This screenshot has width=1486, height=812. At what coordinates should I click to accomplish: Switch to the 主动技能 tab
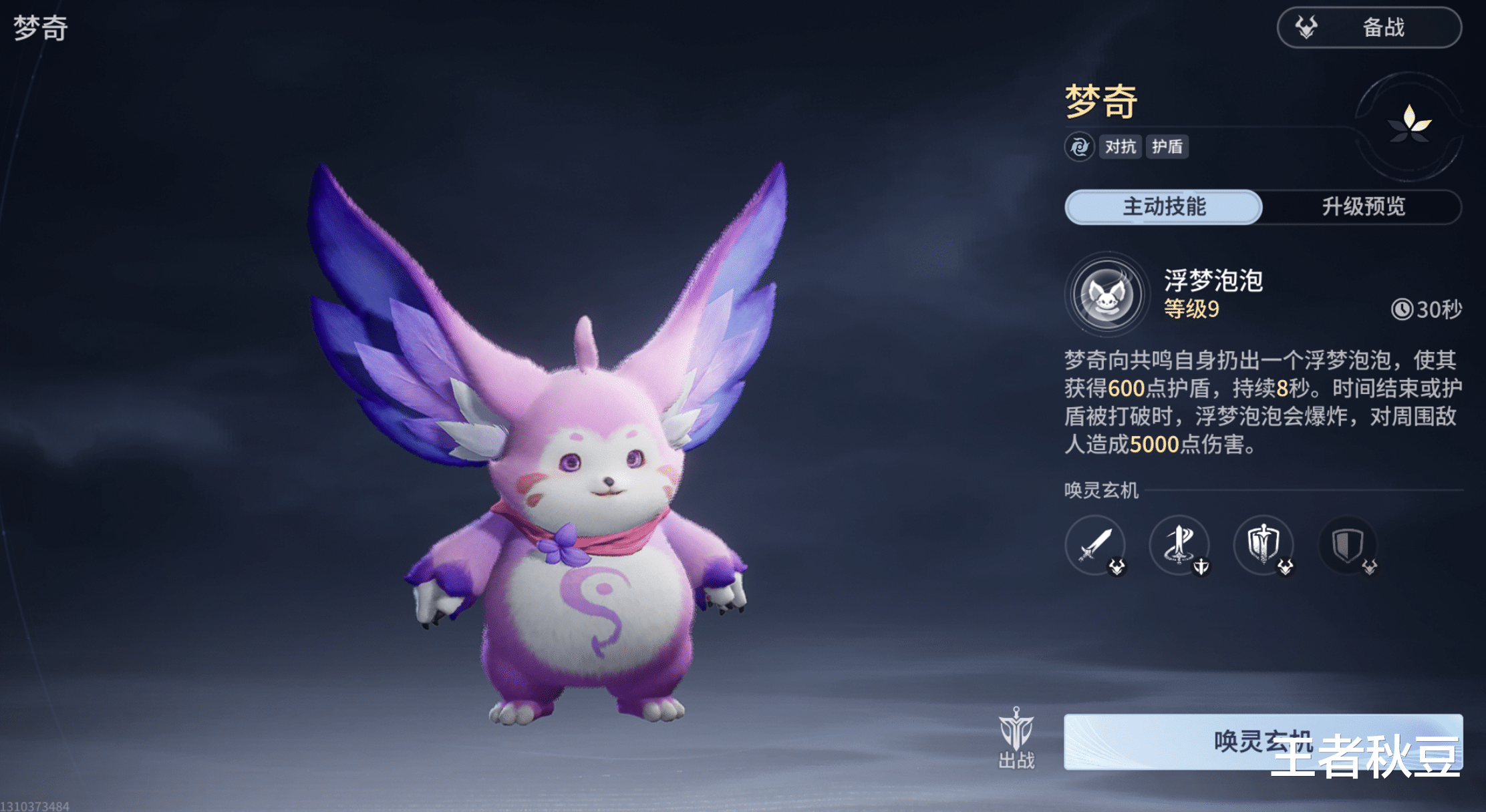(x=1163, y=207)
